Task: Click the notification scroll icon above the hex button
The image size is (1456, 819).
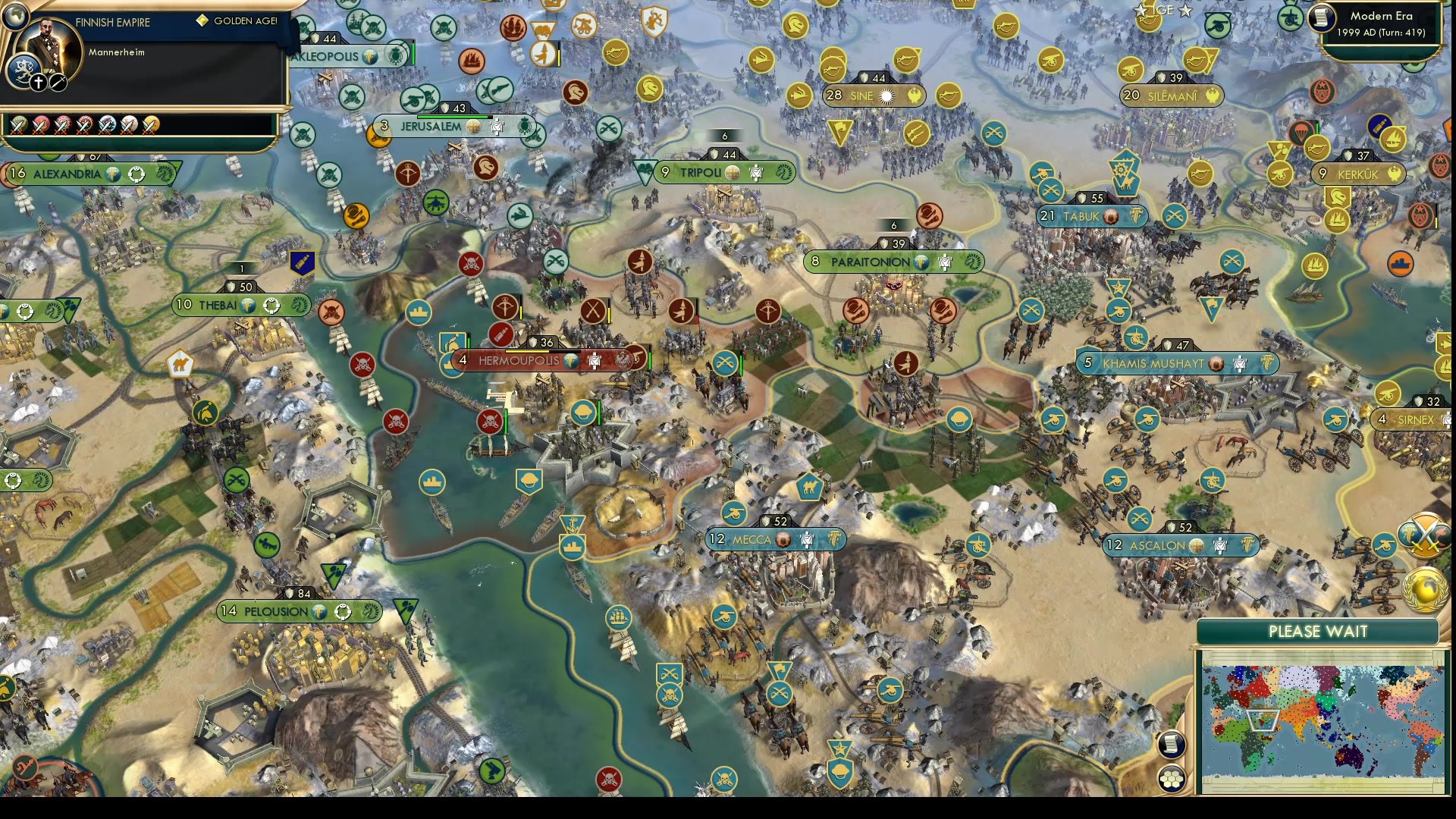Action: pyautogui.click(x=1170, y=745)
